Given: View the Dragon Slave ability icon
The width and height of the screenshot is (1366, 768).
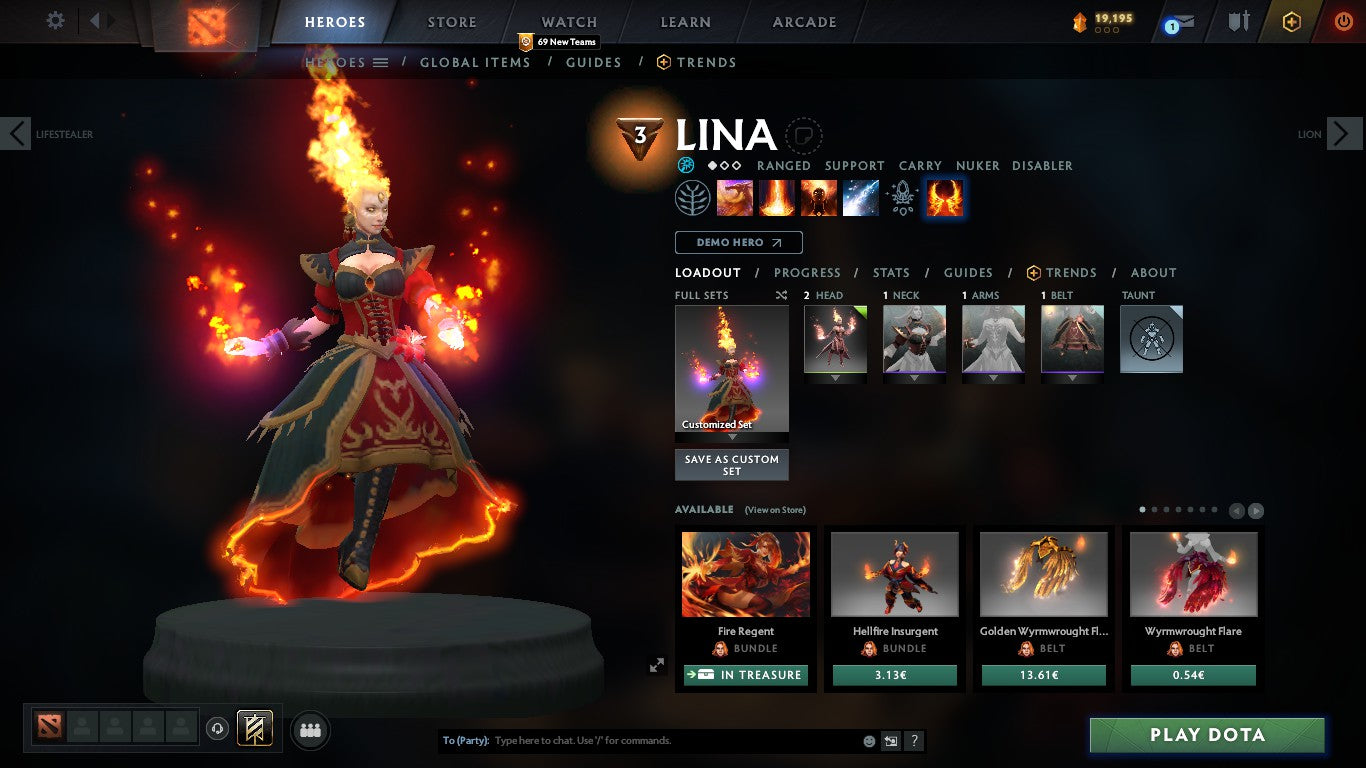Looking at the screenshot, I should point(735,197).
